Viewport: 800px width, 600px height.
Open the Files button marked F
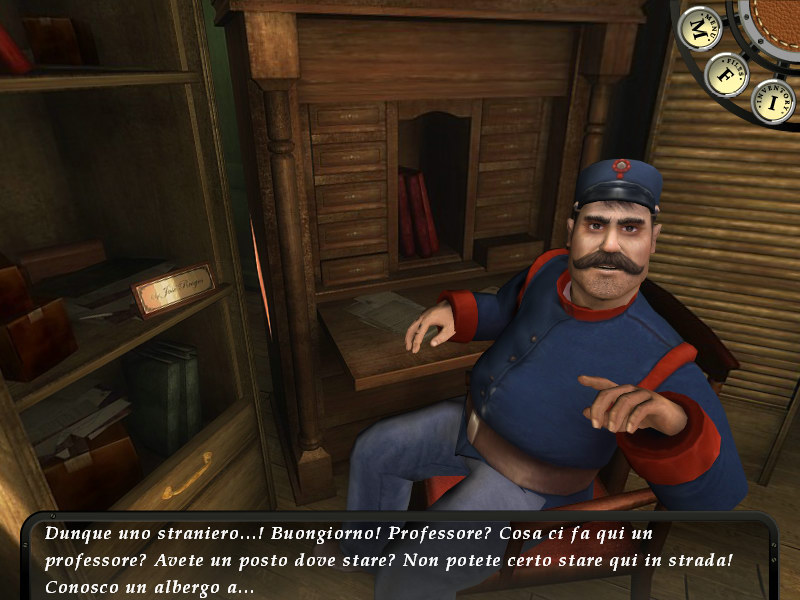coord(726,74)
